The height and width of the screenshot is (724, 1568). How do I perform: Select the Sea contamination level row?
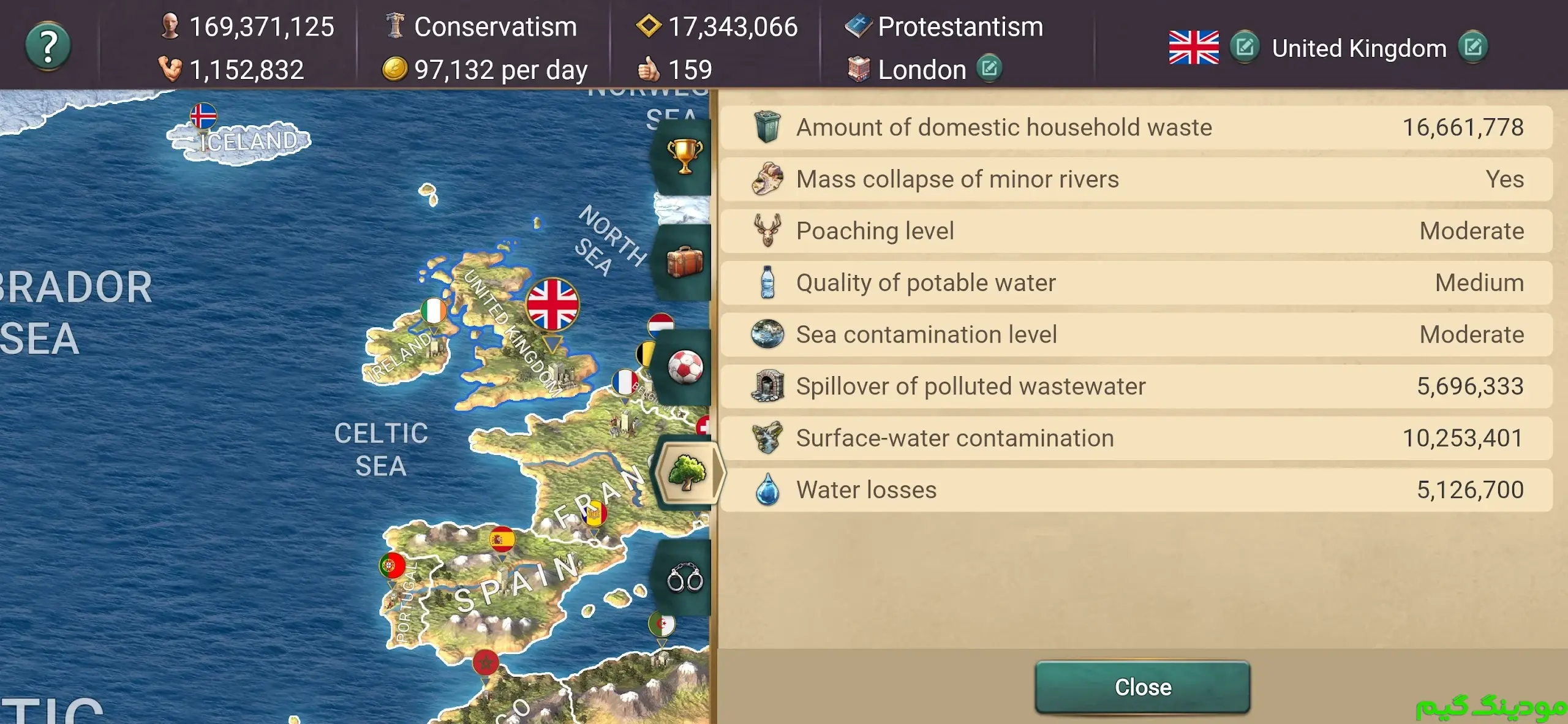click(x=1136, y=334)
